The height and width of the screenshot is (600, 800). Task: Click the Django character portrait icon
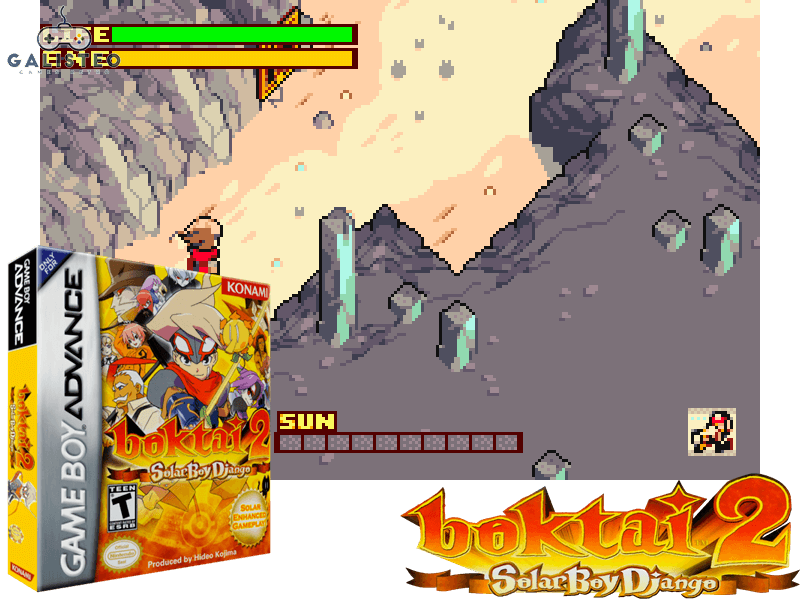coord(712,431)
